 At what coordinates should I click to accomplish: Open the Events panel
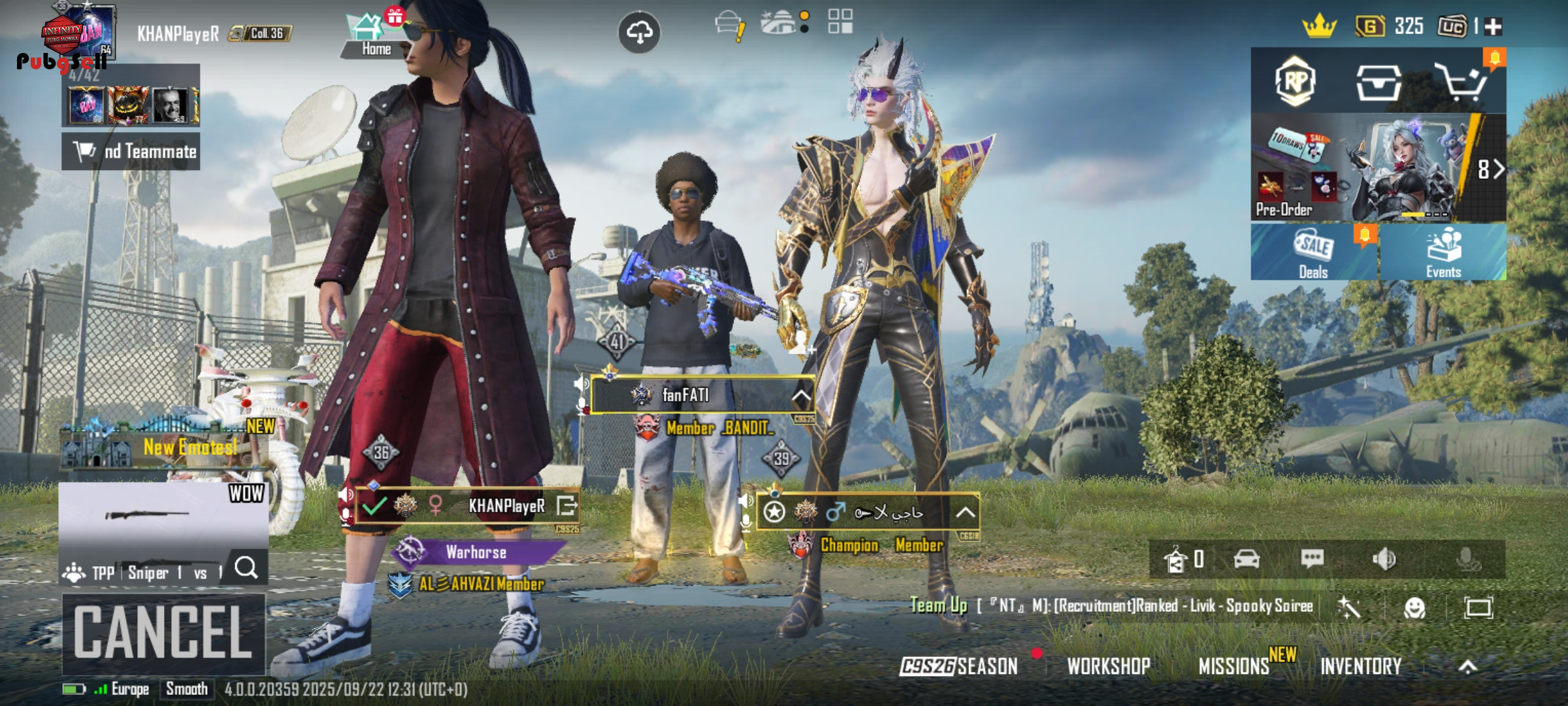[1443, 253]
